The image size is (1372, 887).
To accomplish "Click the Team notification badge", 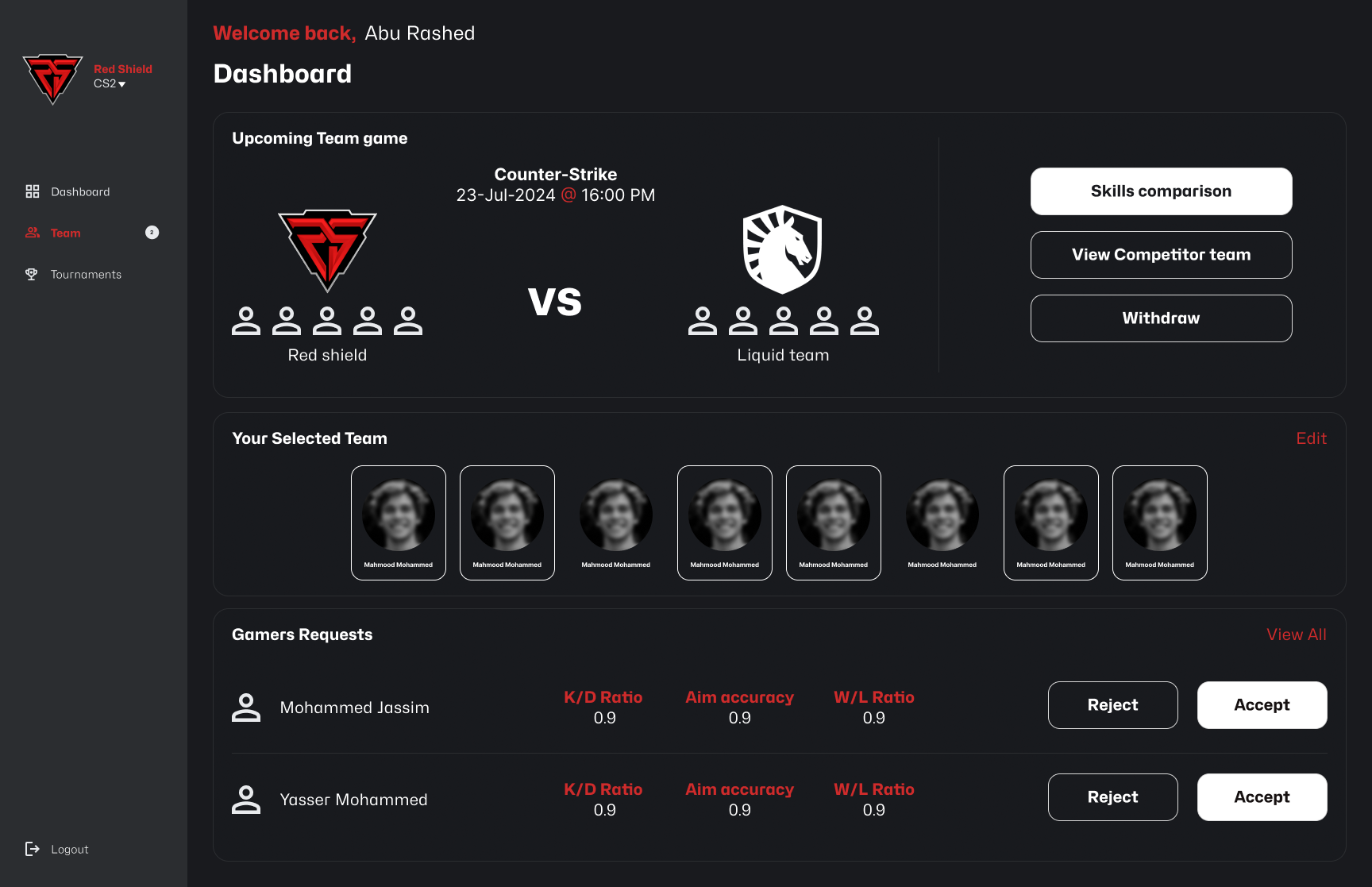I will coord(151,232).
